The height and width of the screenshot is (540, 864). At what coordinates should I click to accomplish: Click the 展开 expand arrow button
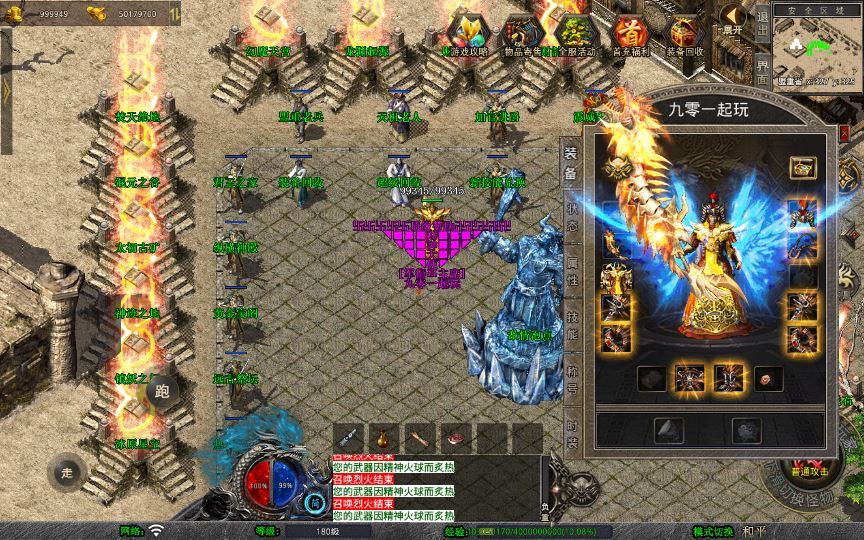732,20
